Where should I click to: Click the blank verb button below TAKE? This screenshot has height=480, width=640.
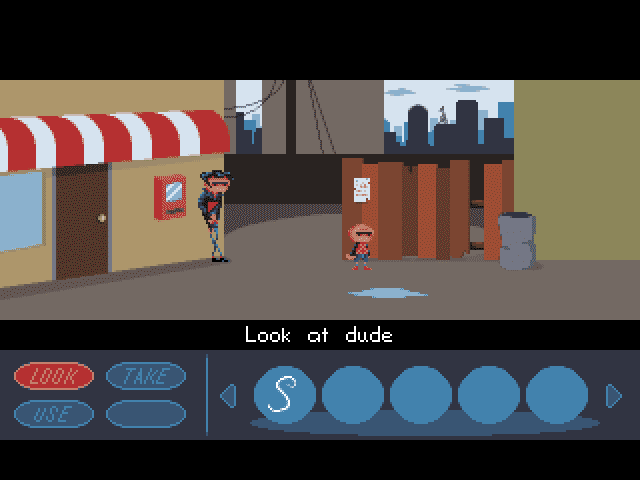(146, 413)
